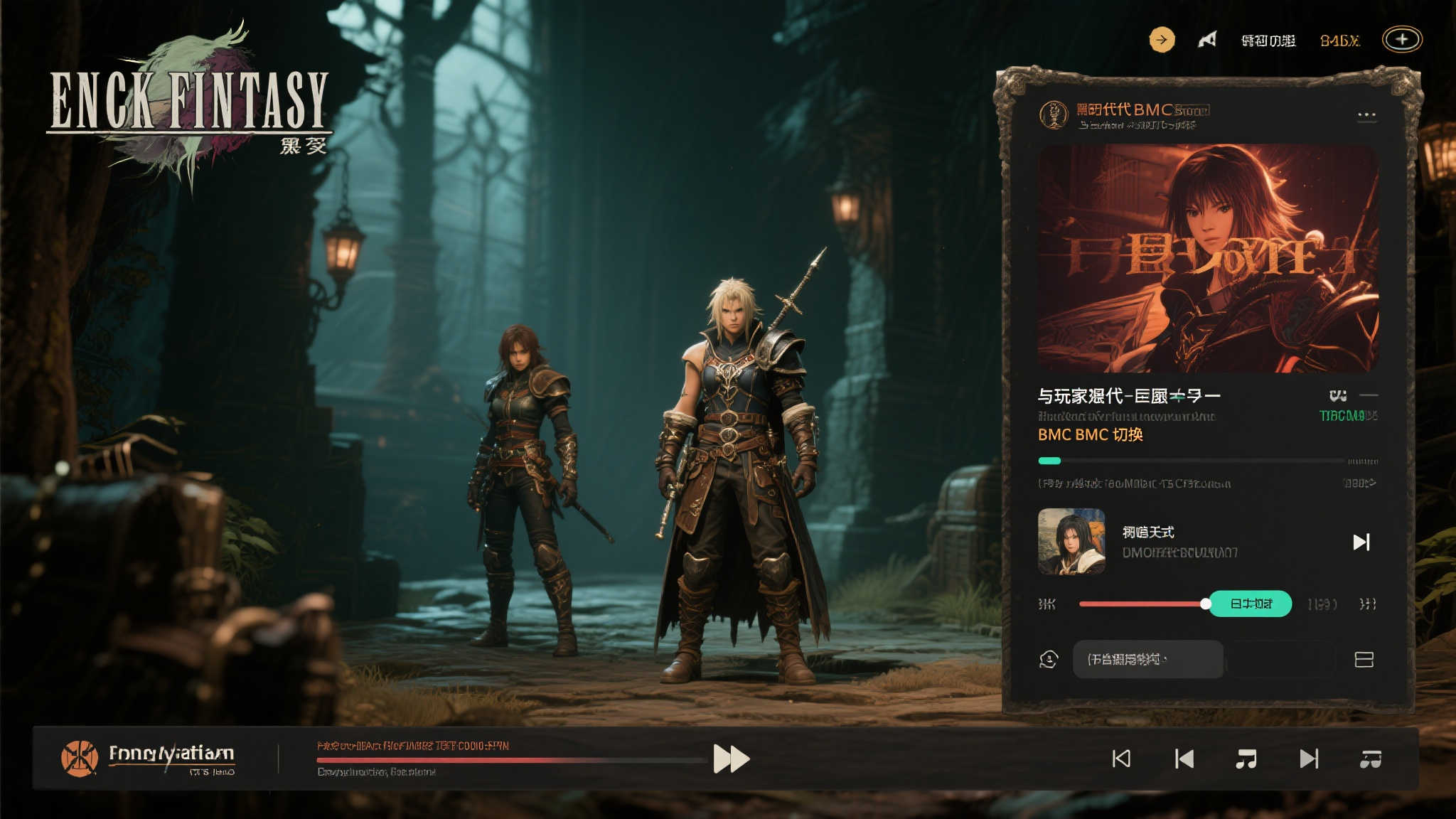The width and height of the screenshot is (1456, 819).
Task: Click the chat text input field
Action: pos(1147,660)
